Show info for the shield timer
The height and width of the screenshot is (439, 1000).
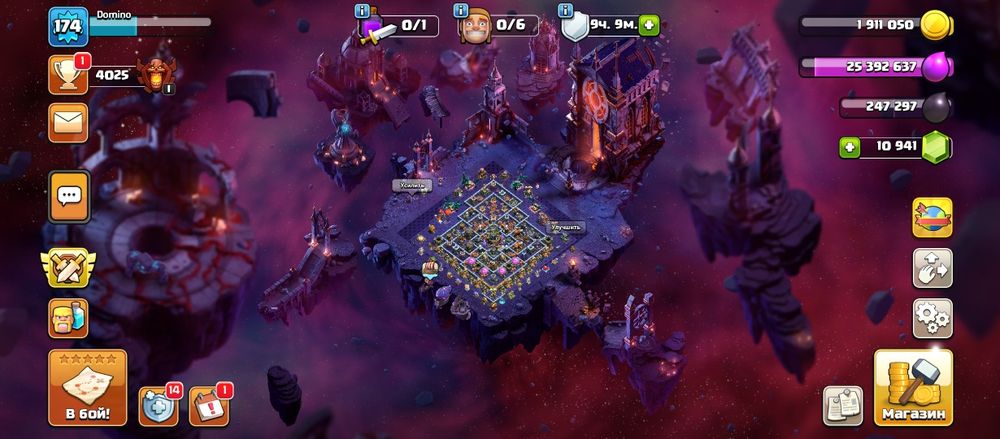click(568, 11)
